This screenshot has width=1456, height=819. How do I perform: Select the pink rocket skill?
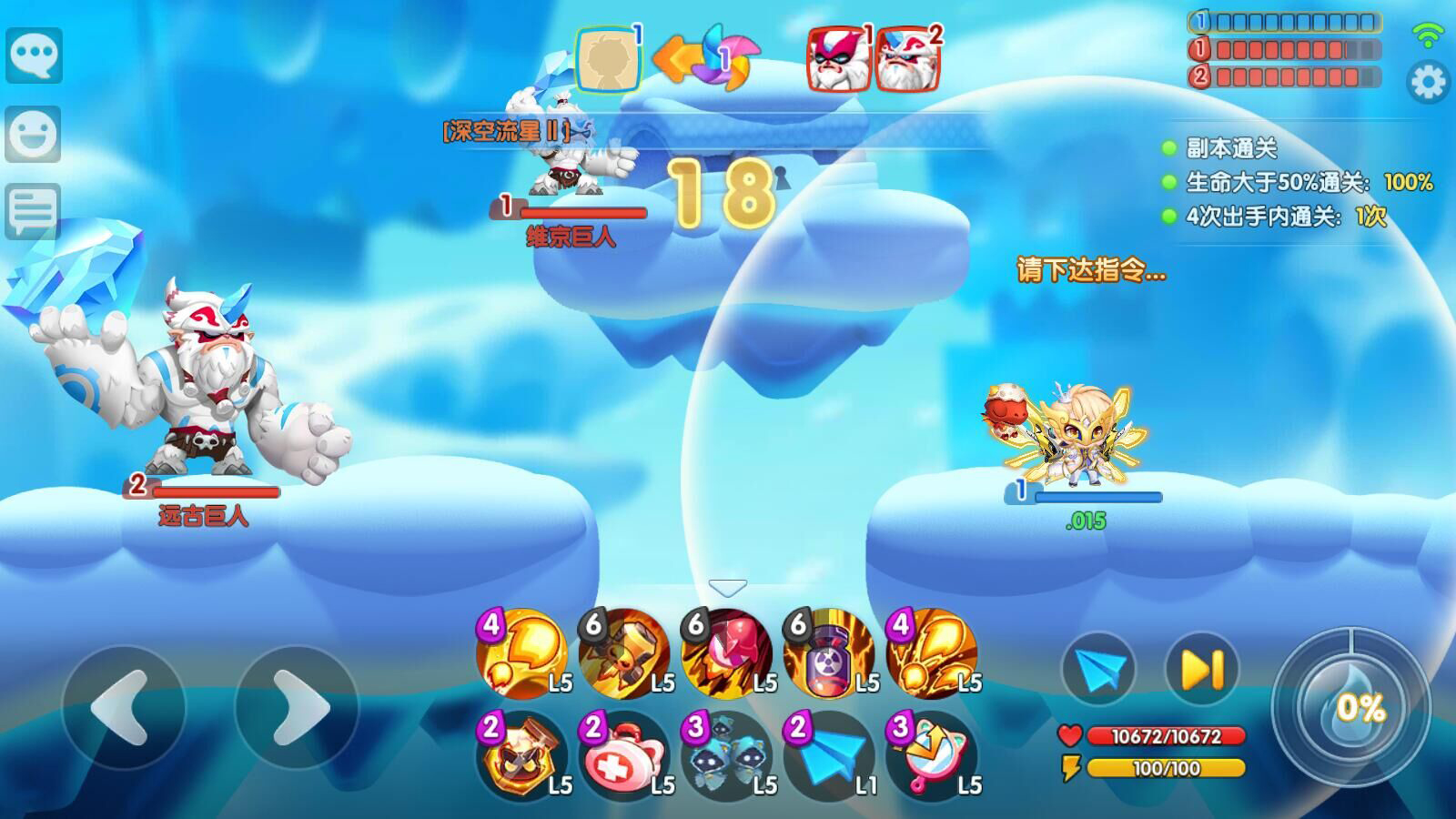(727, 653)
